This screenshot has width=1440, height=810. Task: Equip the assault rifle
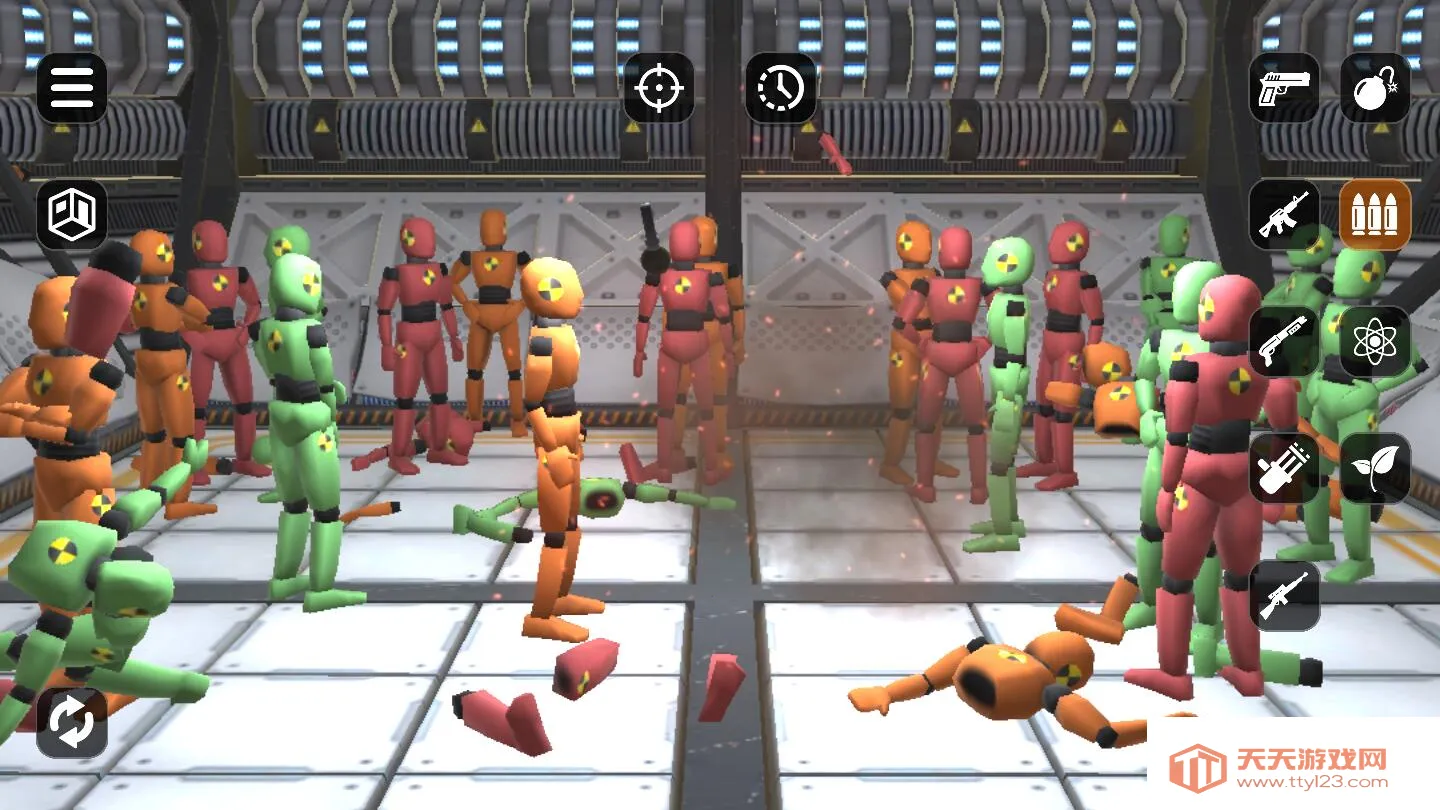pos(1284,214)
